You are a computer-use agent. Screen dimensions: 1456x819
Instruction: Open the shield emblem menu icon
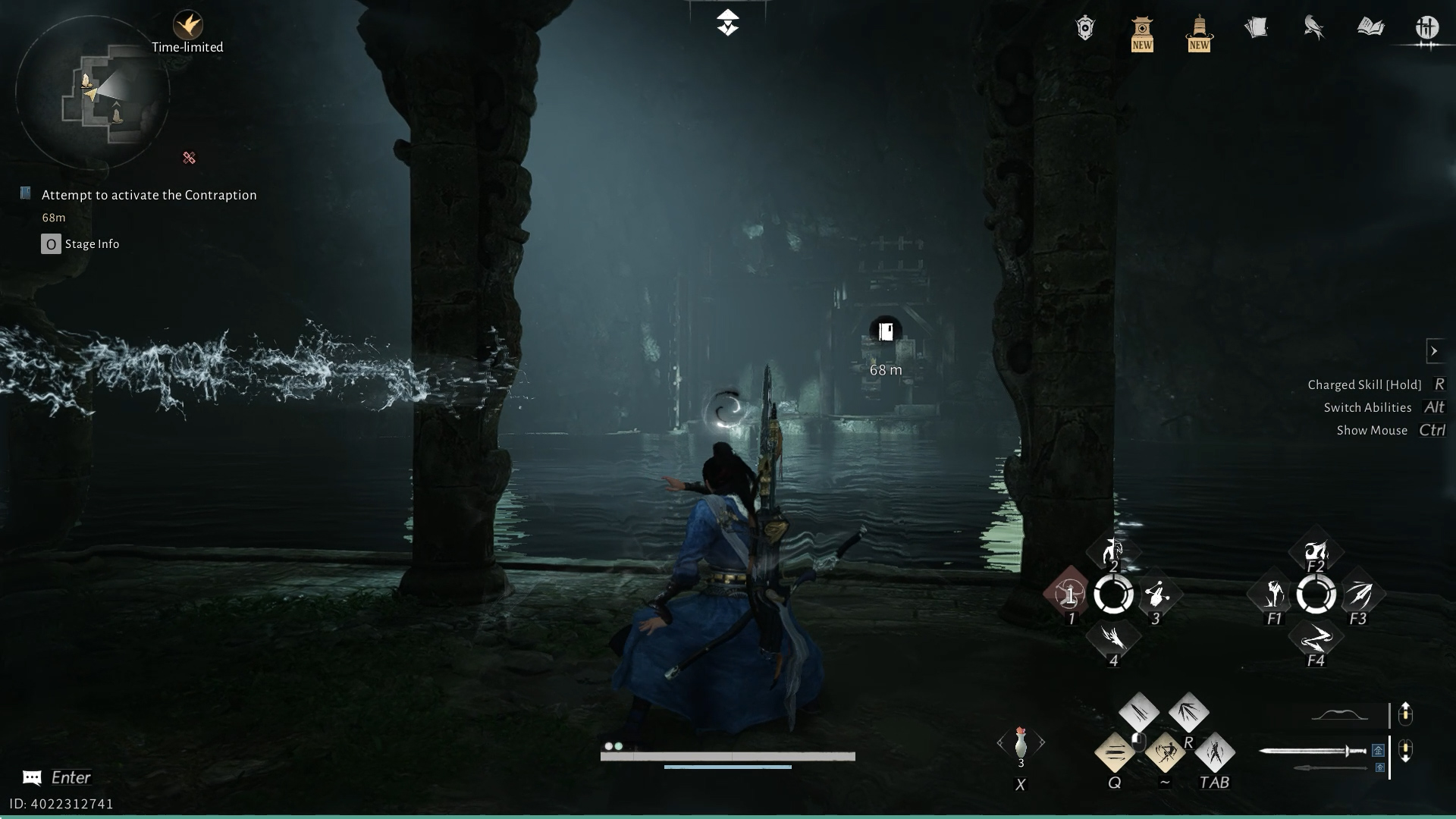(x=1085, y=29)
